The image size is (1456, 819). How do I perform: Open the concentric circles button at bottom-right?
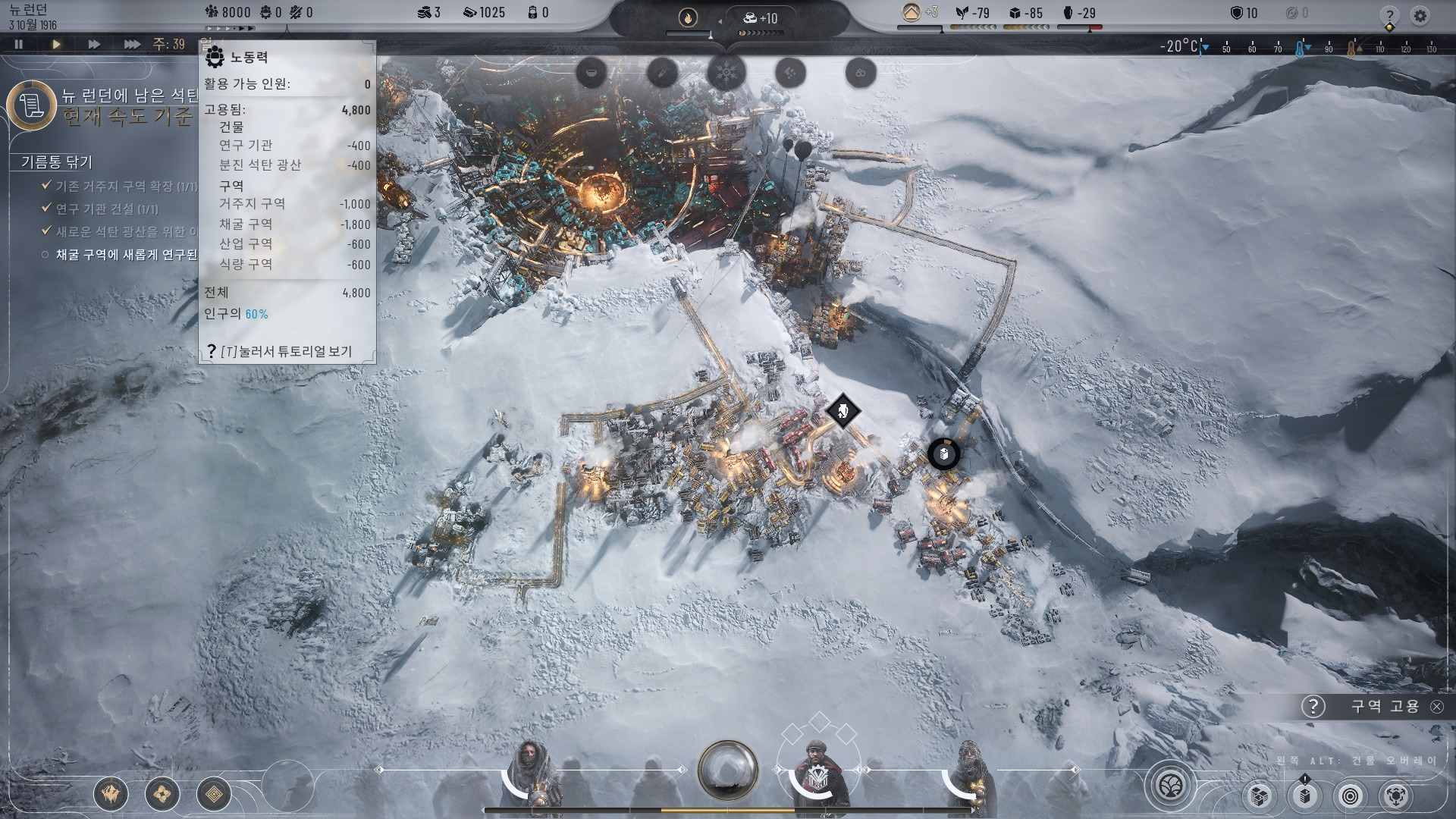click(1351, 795)
